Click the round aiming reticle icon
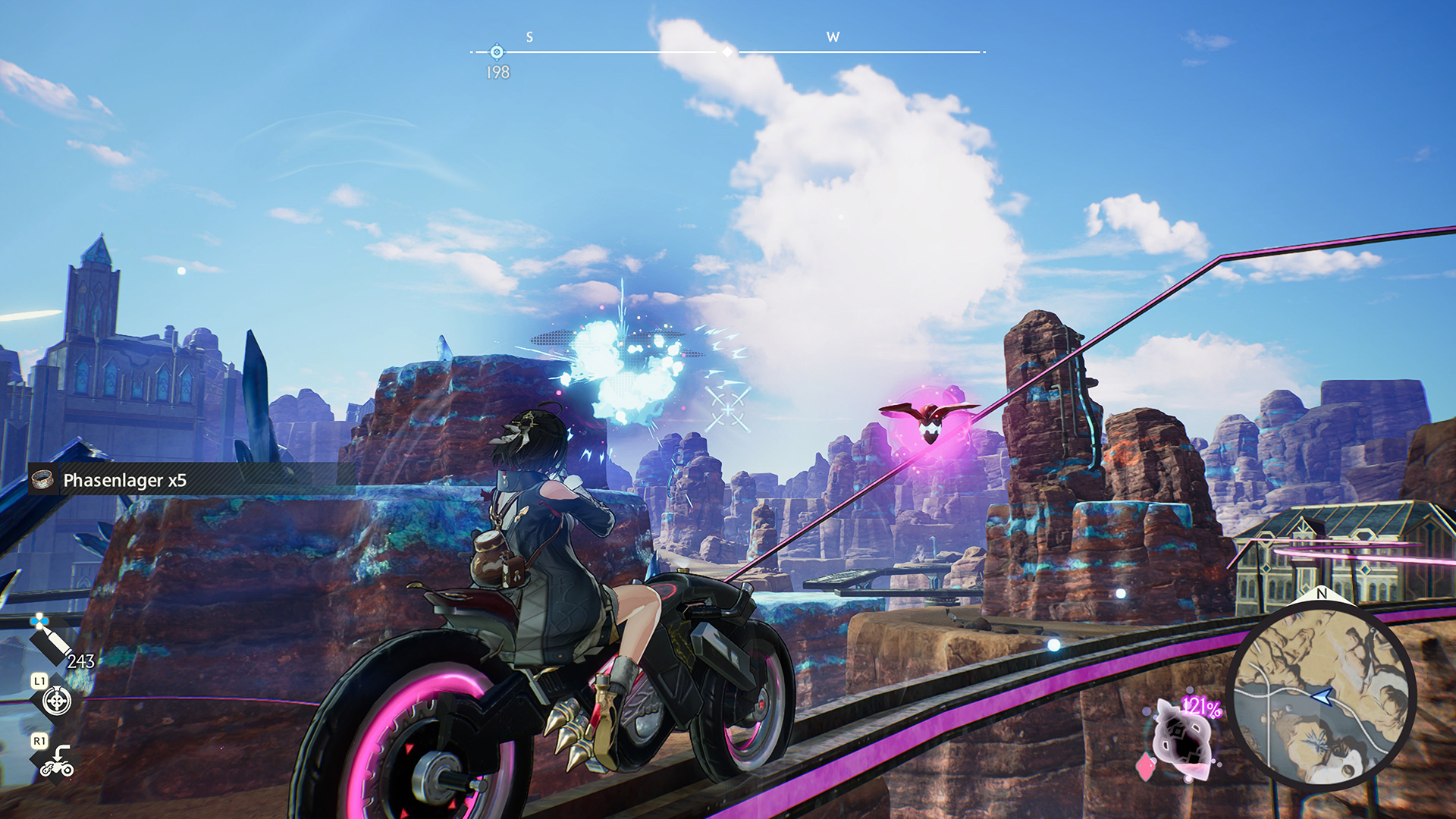1456x819 pixels. click(x=57, y=701)
